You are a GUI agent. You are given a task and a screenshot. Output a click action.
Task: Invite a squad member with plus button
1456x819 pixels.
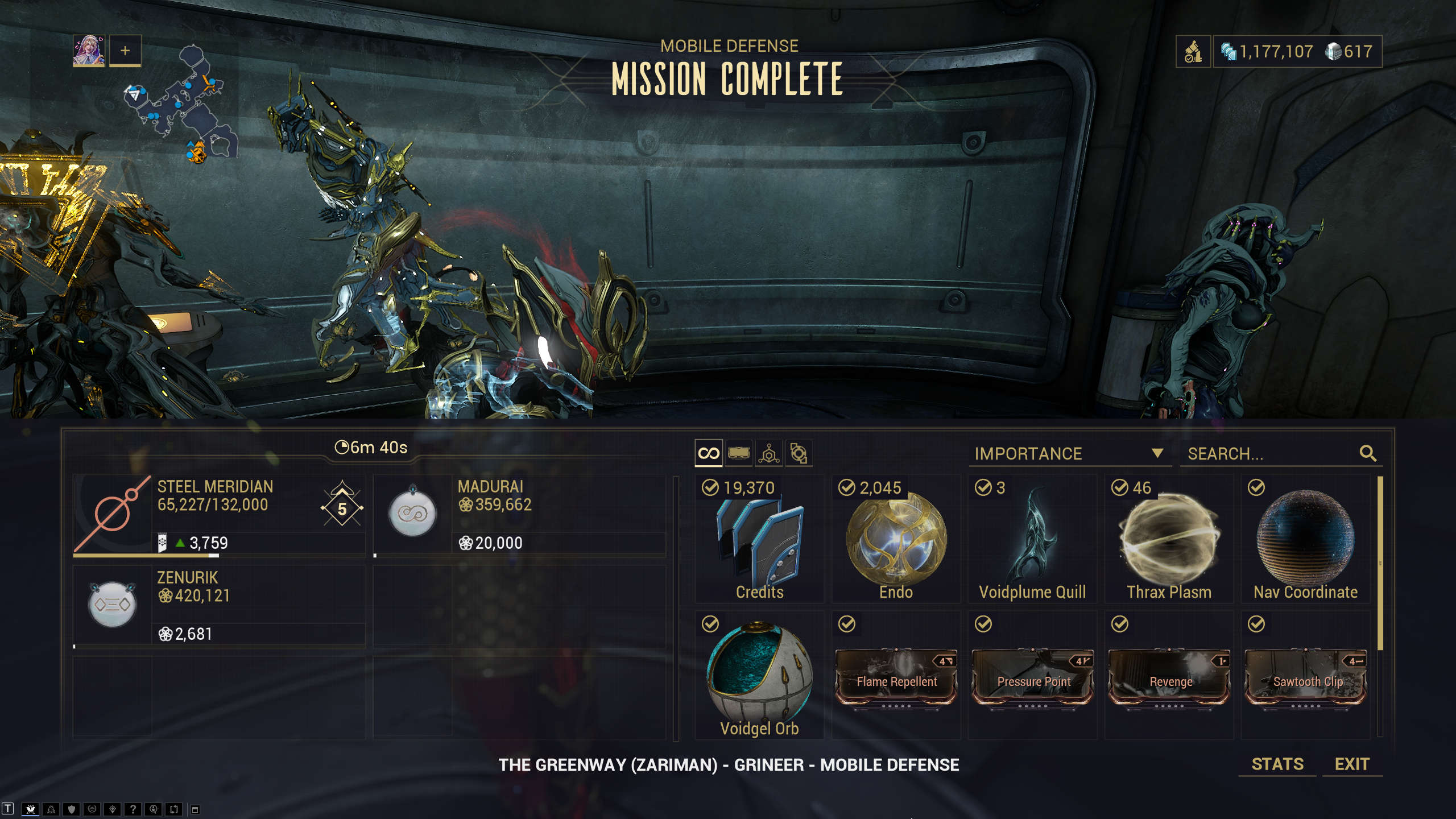point(125,51)
